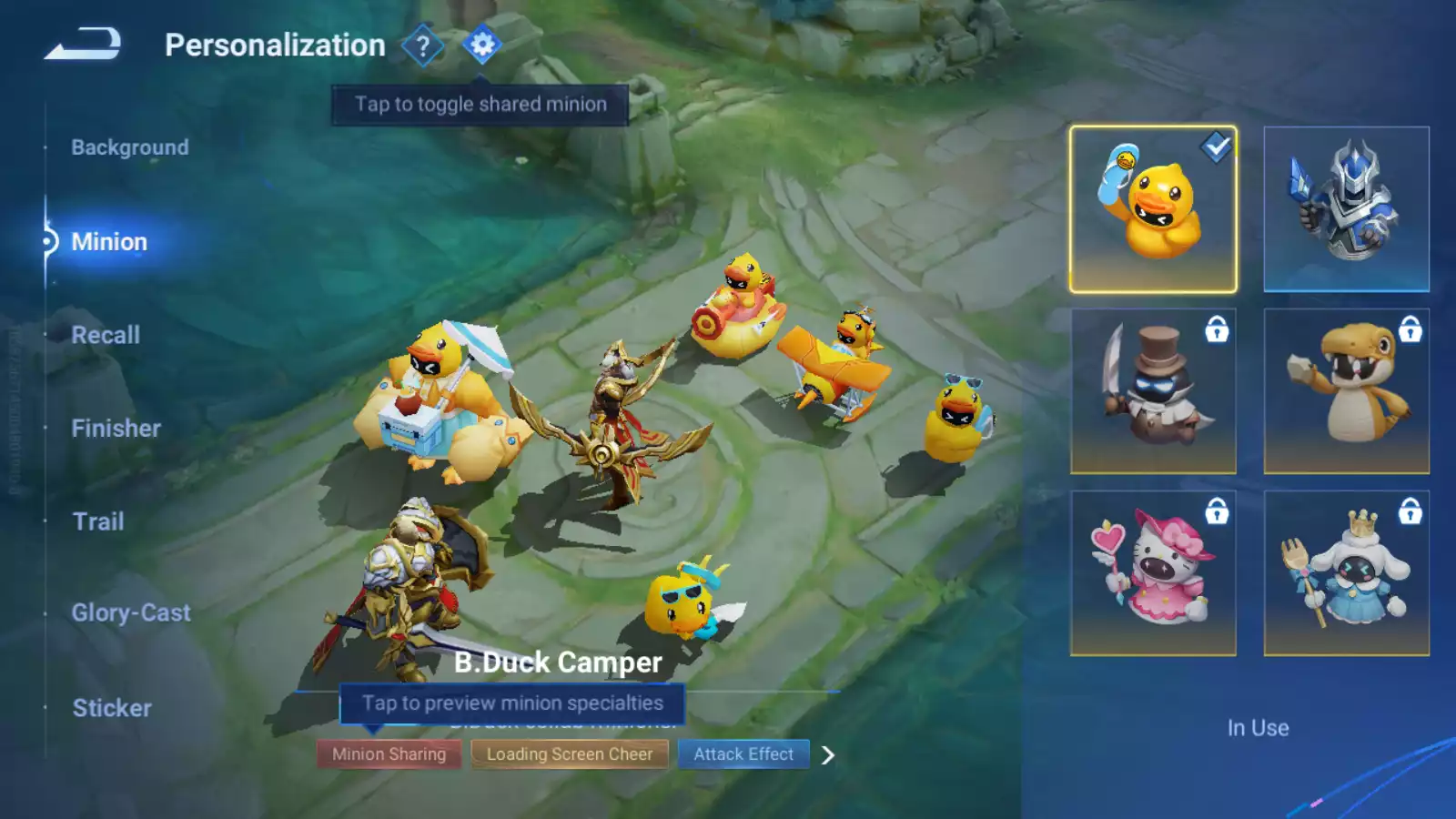Preview the Loading Screen Cheer specialty
This screenshot has width=1456, height=819.
570,754
